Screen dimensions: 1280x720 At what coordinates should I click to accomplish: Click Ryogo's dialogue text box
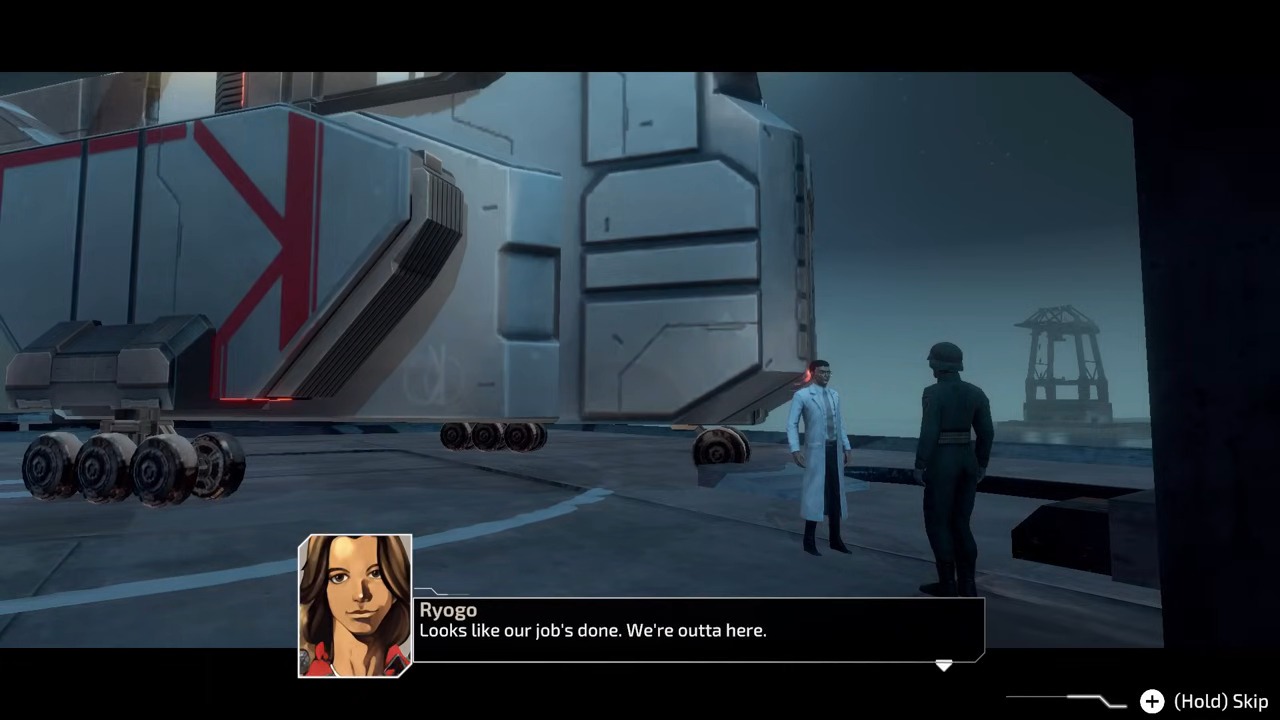click(x=698, y=629)
